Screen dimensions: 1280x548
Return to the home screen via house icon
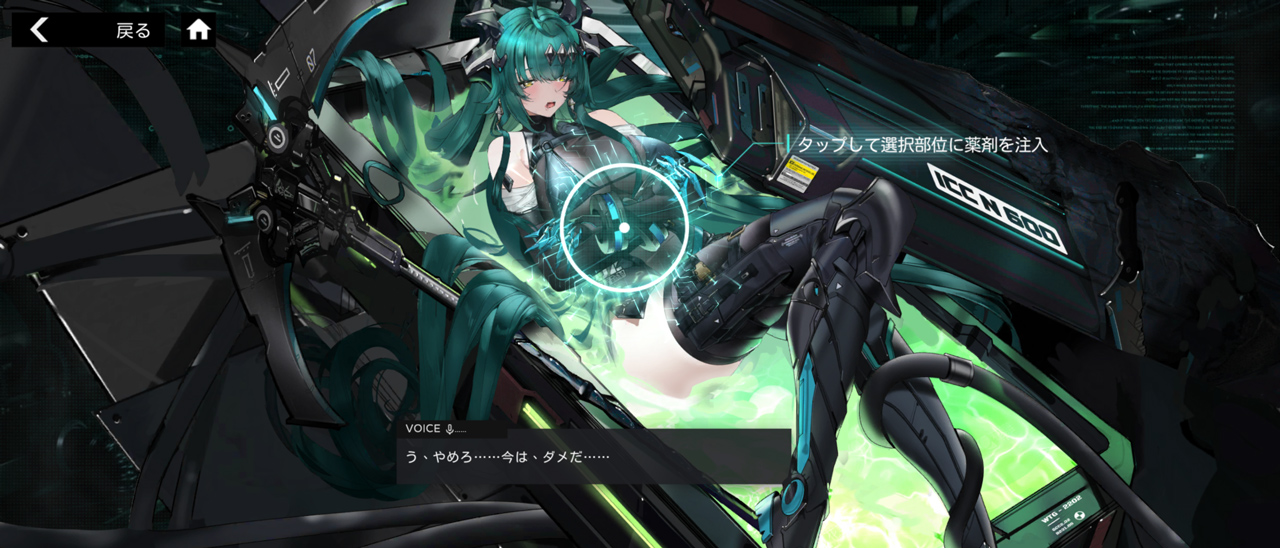pyautogui.click(x=199, y=30)
